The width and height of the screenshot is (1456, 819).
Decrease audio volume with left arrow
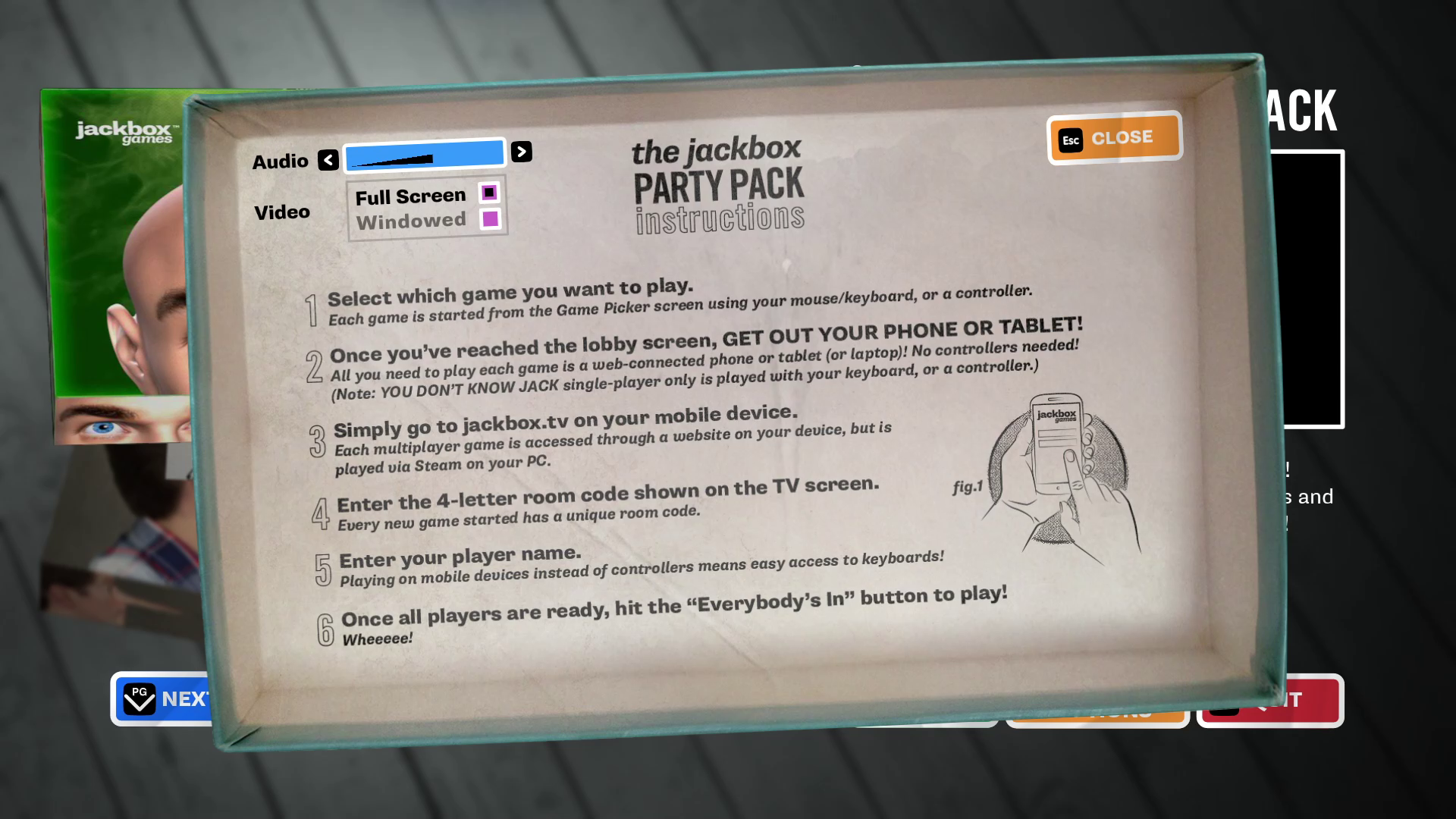328,160
